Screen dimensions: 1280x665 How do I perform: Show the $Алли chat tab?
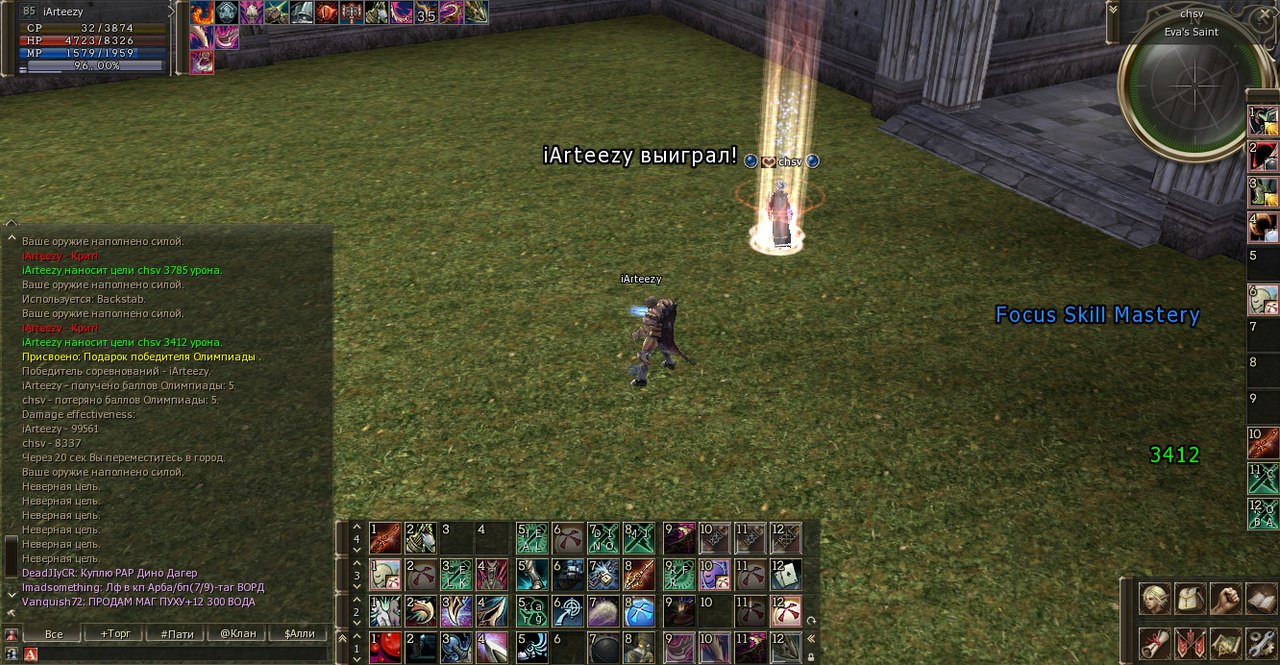299,634
